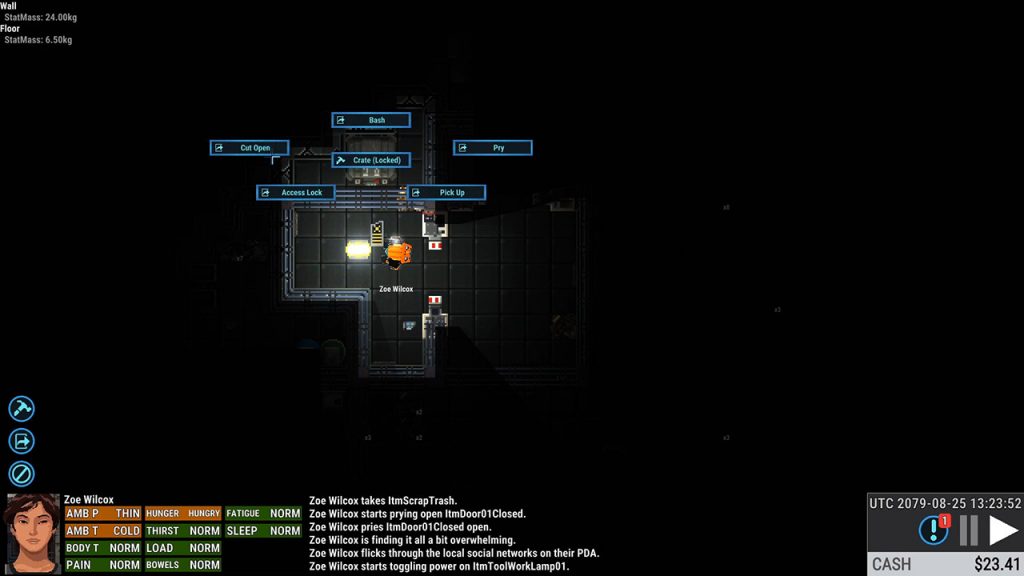Select the Cut Open option
The image size is (1024, 576).
click(x=250, y=148)
